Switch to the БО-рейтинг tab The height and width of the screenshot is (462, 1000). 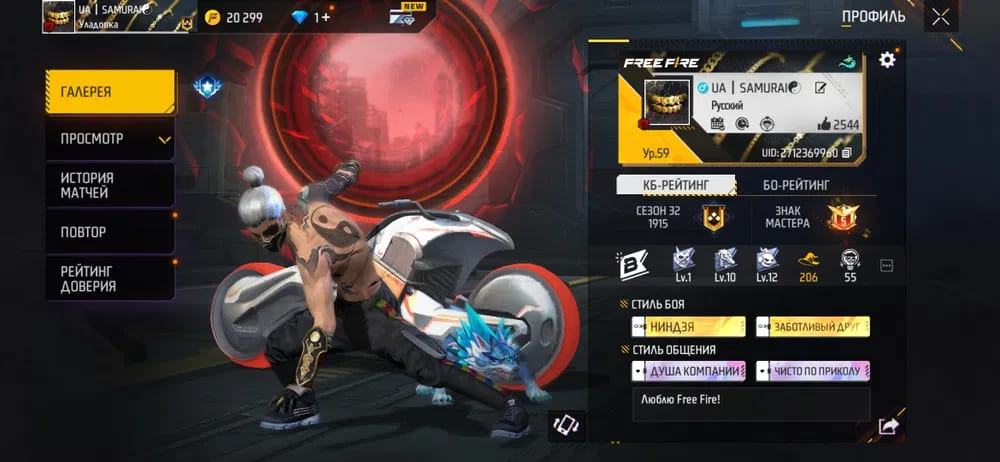click(x=796, y=184)
